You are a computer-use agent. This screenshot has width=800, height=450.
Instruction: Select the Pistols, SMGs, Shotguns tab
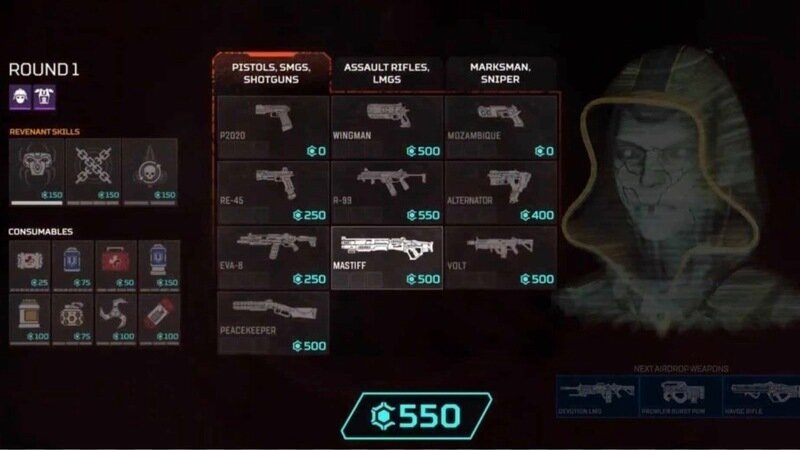273,74
